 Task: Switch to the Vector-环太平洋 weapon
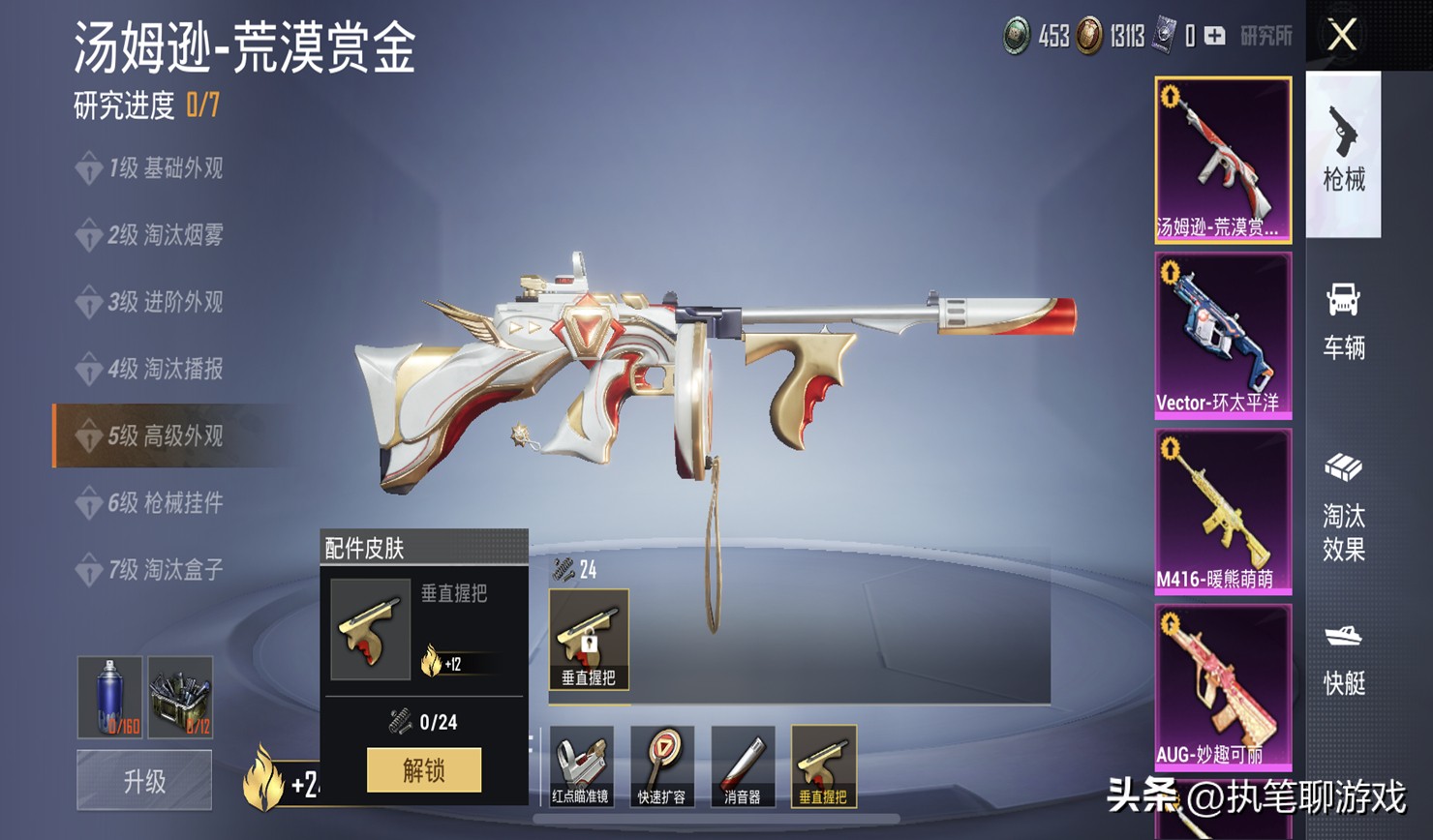(x=1223, y=334)
